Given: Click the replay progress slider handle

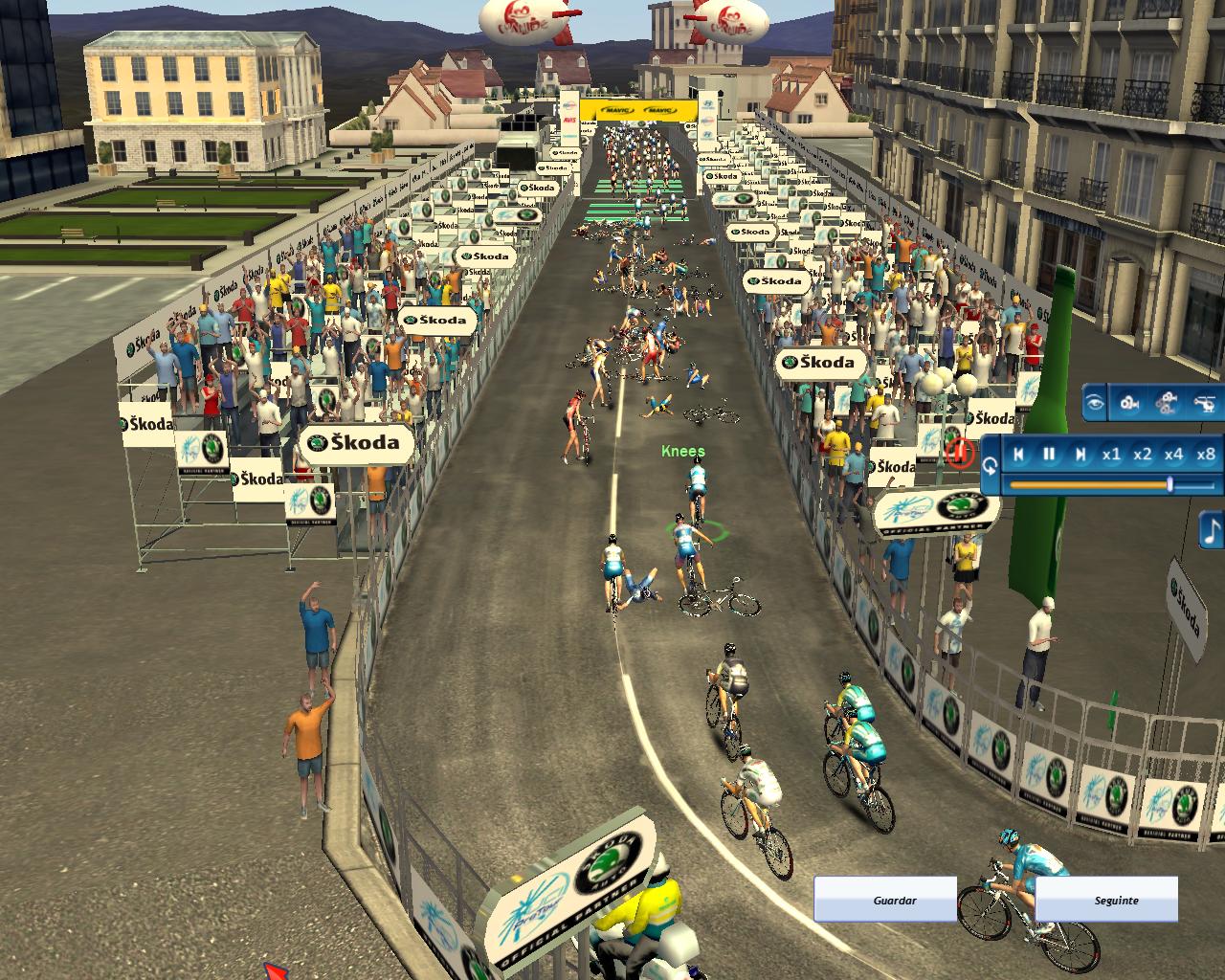Looking at the screenshot, I should coord(1169,485).
